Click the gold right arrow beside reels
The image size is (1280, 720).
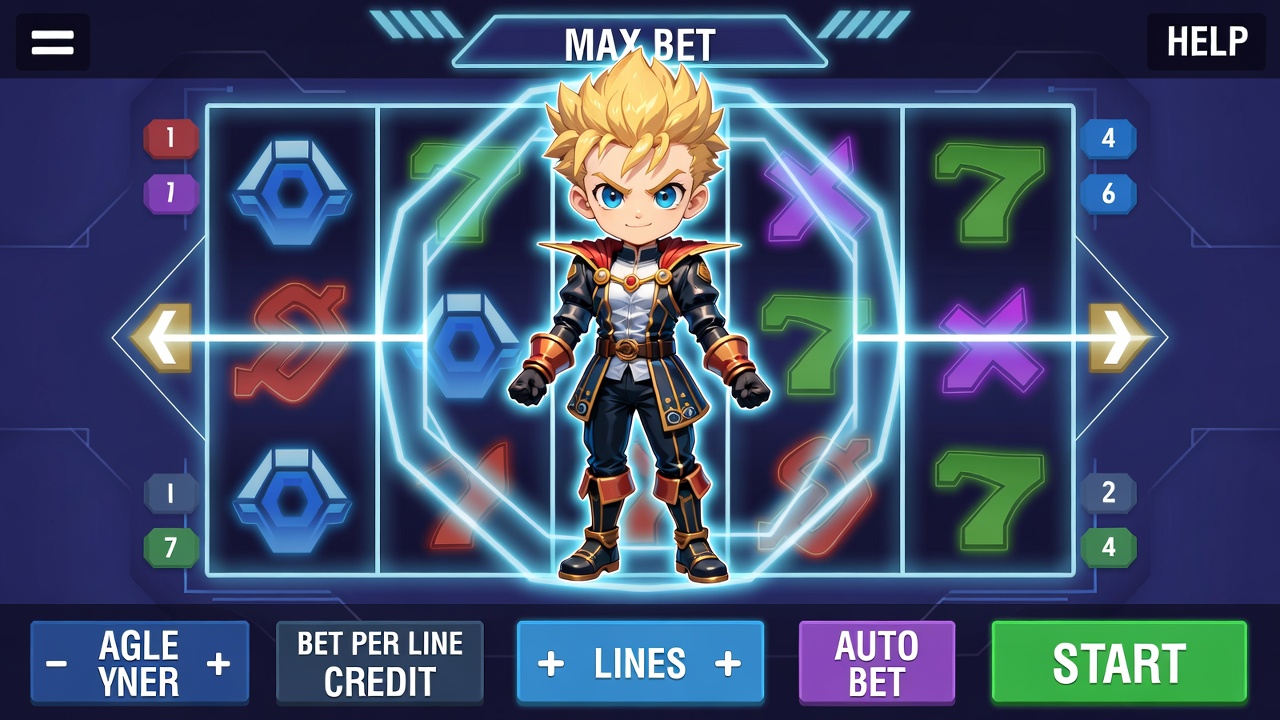[1118, 338]
